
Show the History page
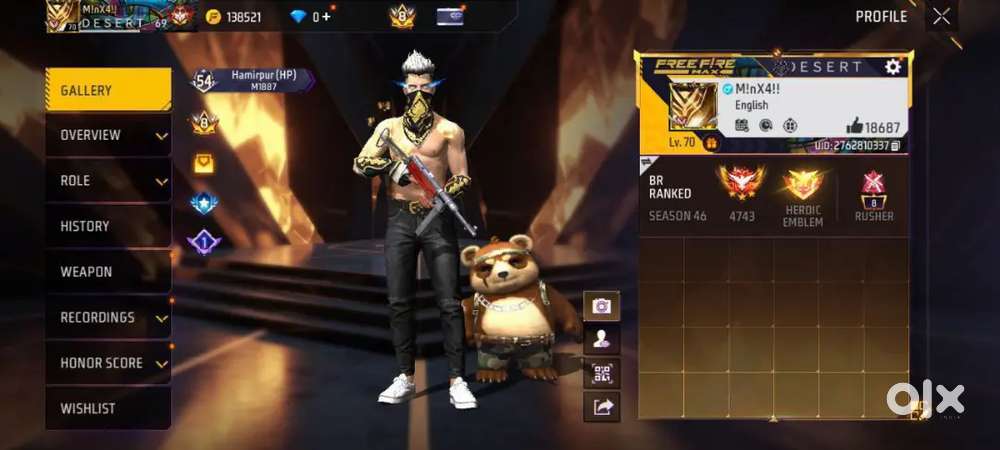(x=107, y=226)
